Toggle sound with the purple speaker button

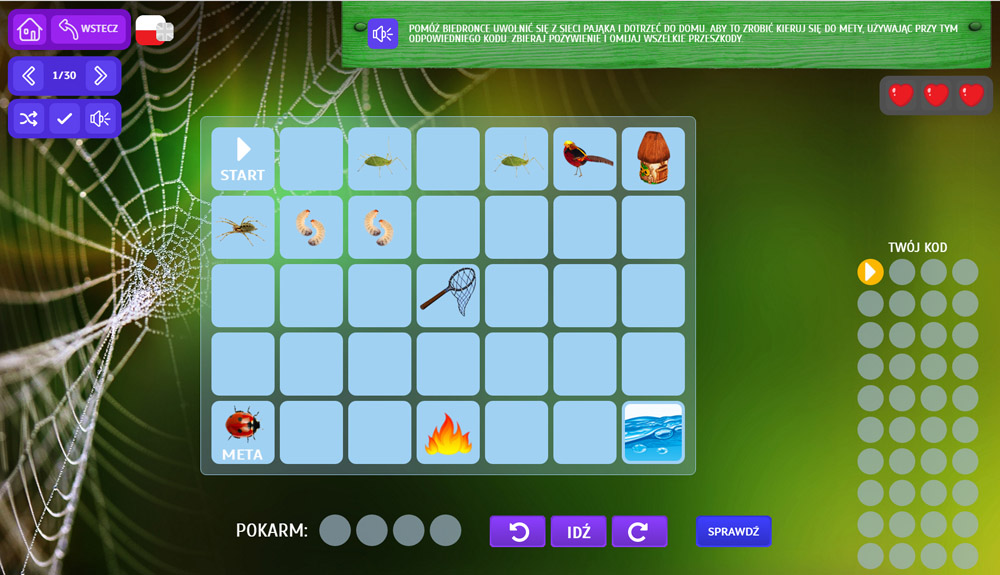(99, 119)
